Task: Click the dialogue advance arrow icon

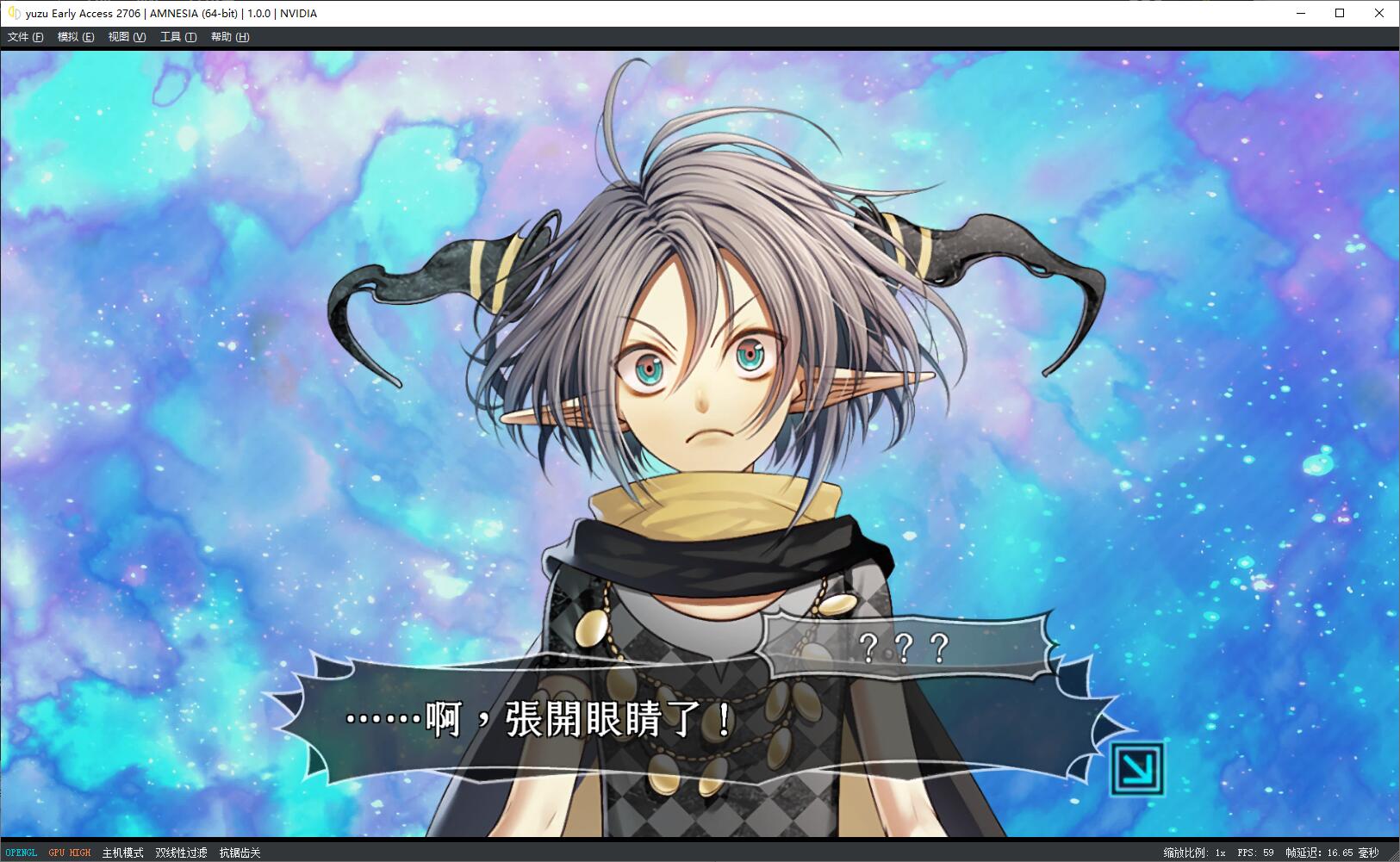Action: tap(1140, 768)
